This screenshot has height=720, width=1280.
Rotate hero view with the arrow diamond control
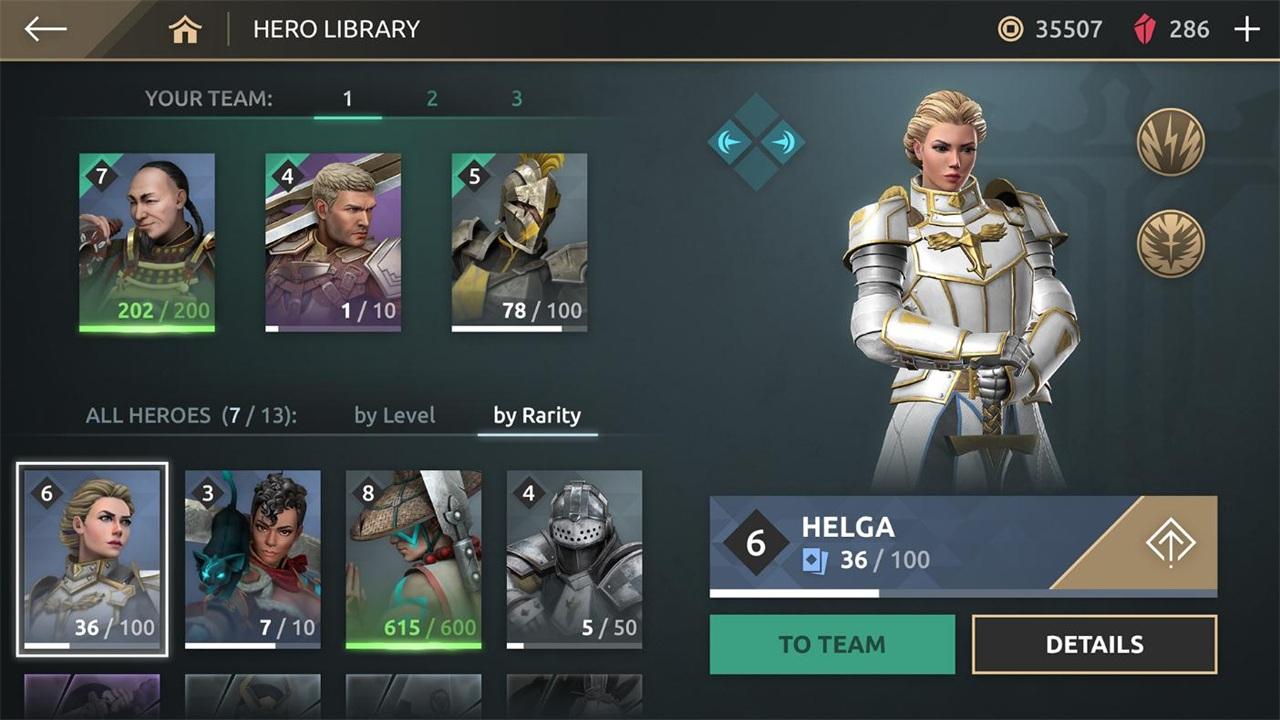point(756,142)
